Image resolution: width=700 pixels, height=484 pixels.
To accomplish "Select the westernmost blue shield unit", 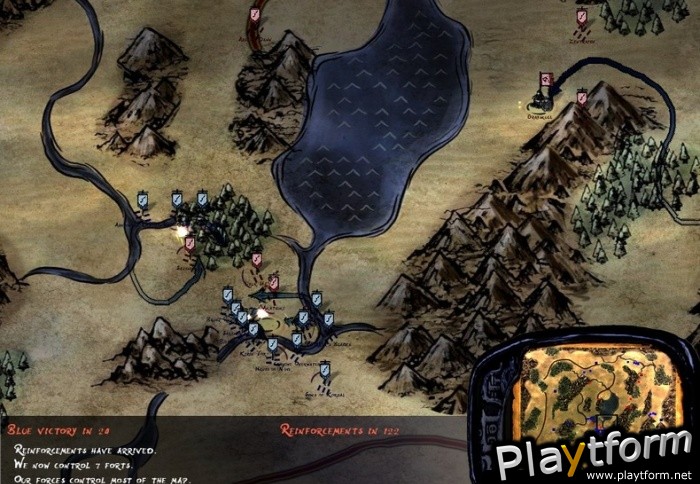I will click(143, 200).
